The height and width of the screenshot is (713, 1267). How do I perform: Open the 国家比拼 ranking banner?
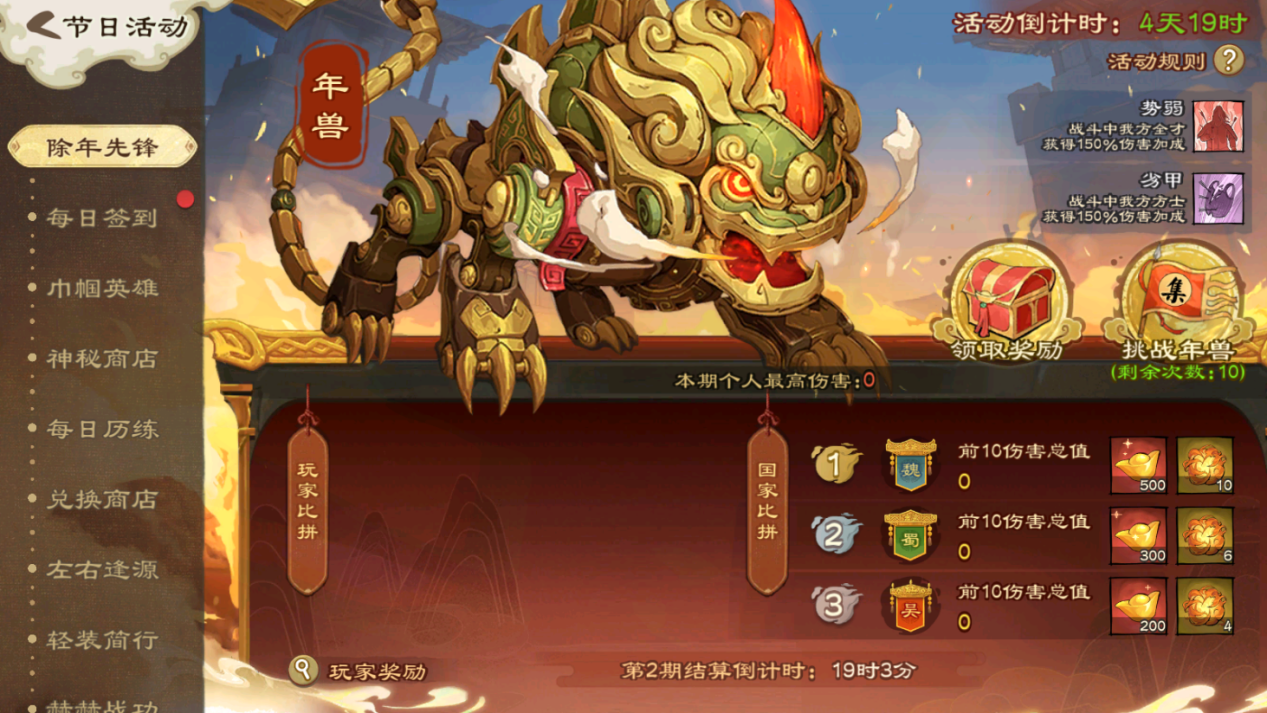[x=767, y=500]
